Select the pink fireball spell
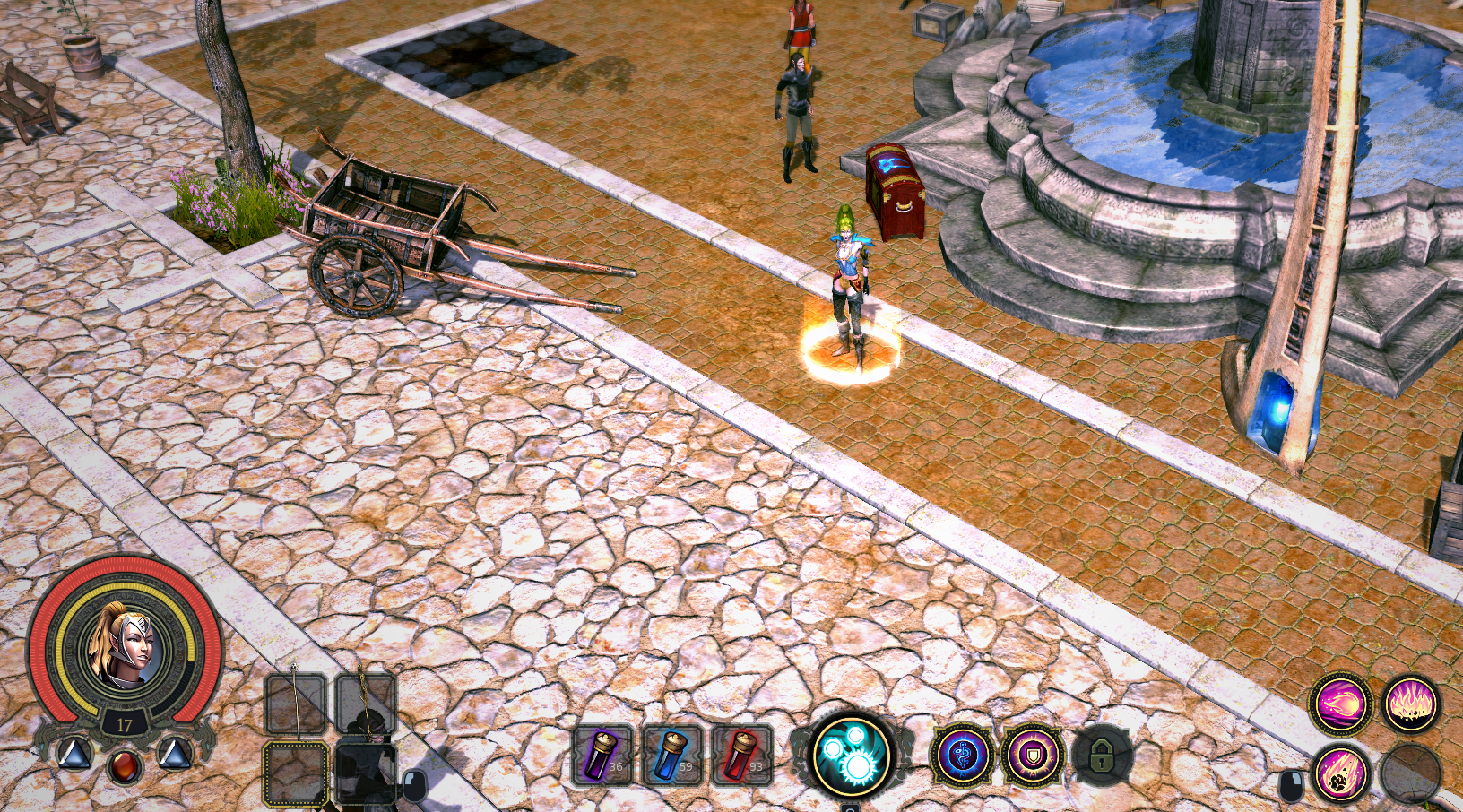The height and width of the screenshot is (812, 1463). pos(1340,704)
